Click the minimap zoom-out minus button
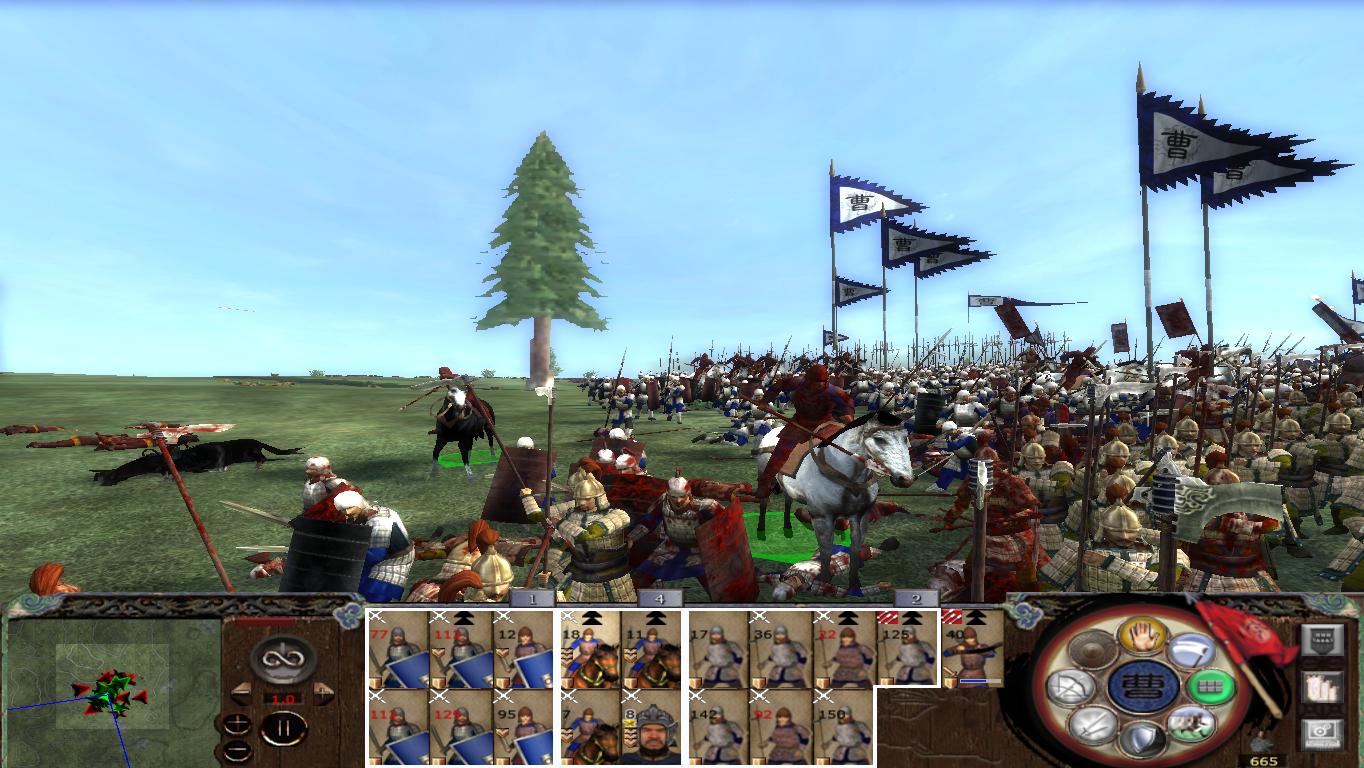 [x=237, y=751]
